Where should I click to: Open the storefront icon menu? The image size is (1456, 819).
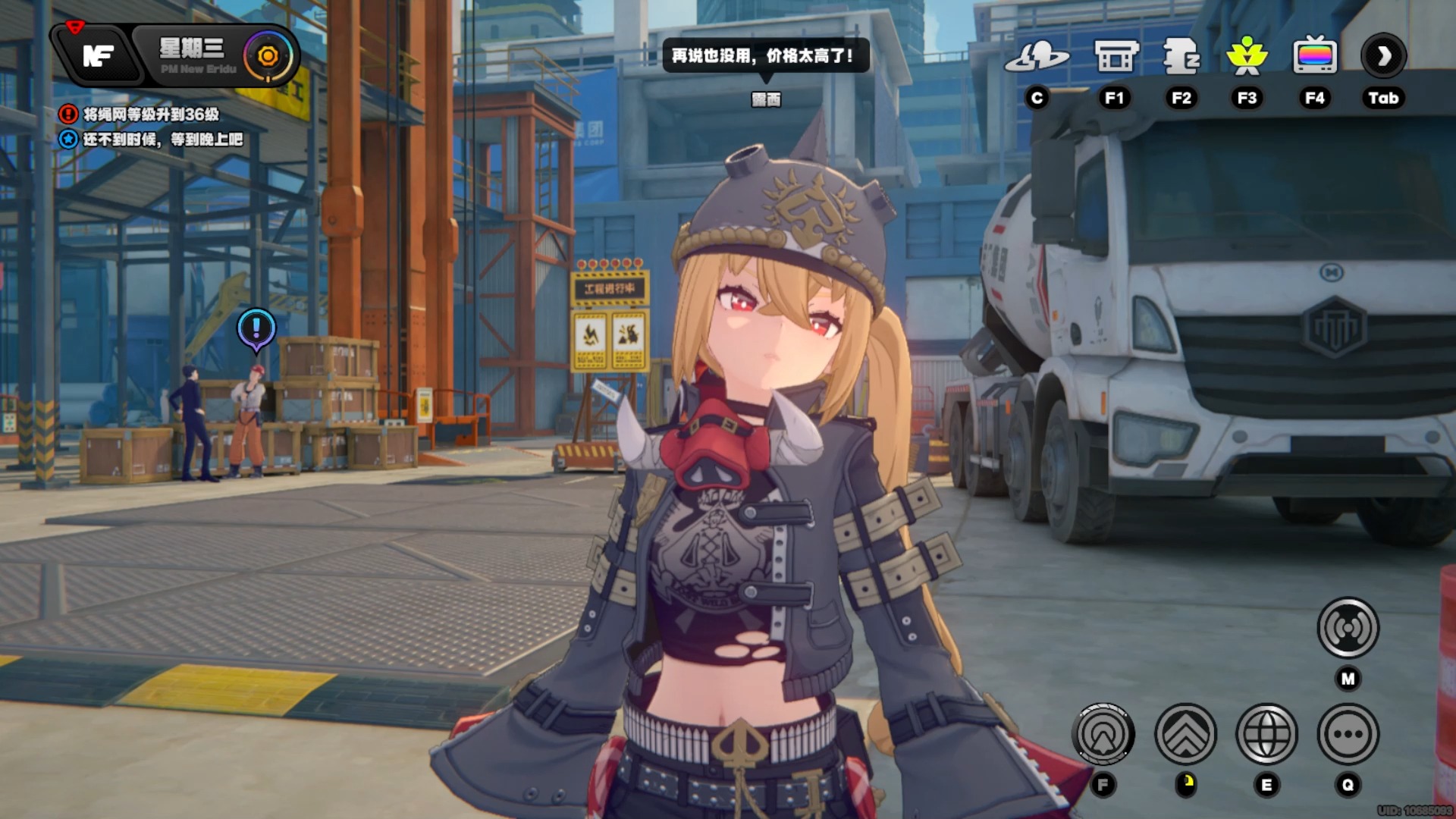(1116, 57)
